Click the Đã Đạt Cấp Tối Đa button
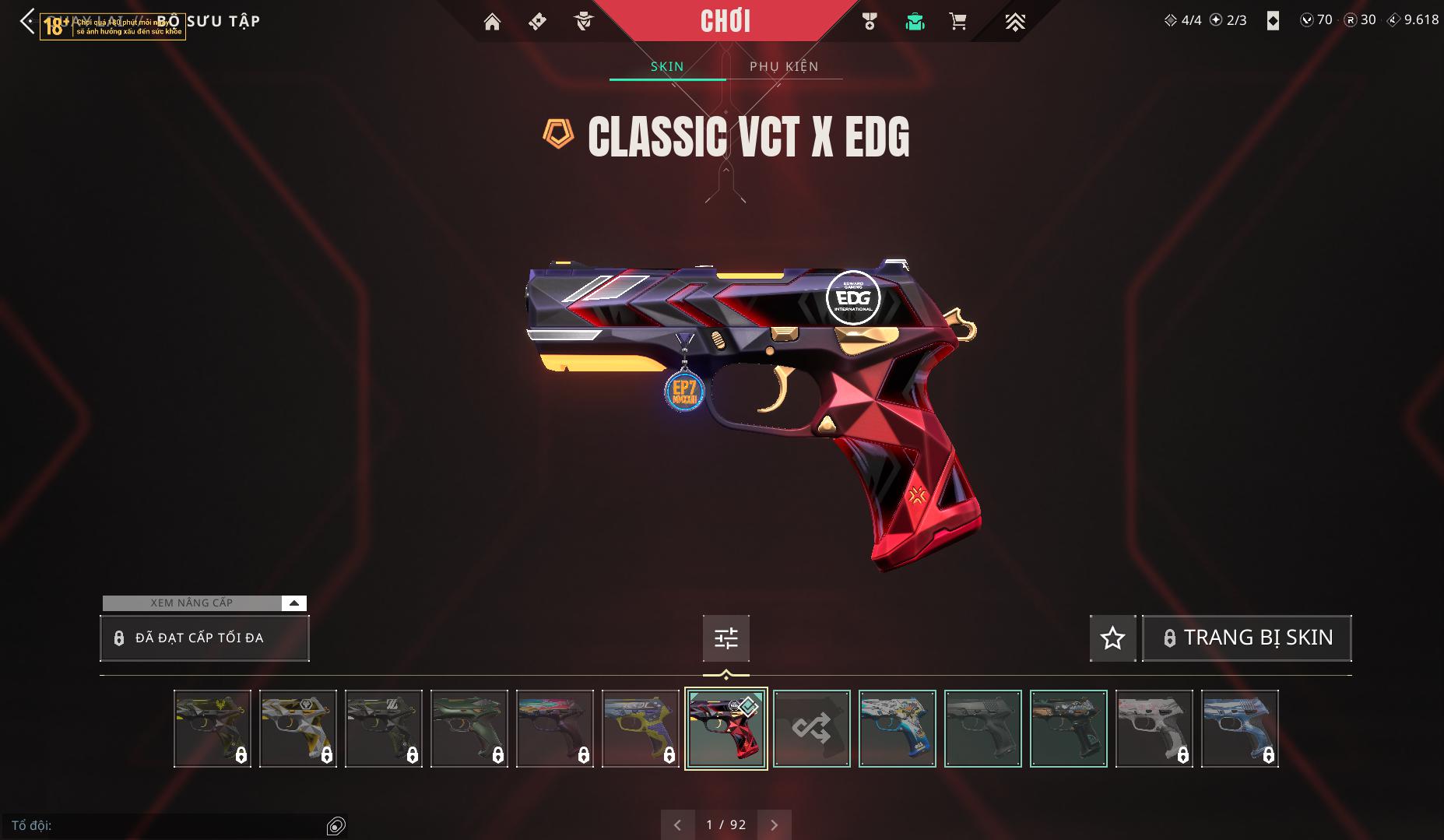Viewport: 1444px width, 840px height. (x=204, y=638)
